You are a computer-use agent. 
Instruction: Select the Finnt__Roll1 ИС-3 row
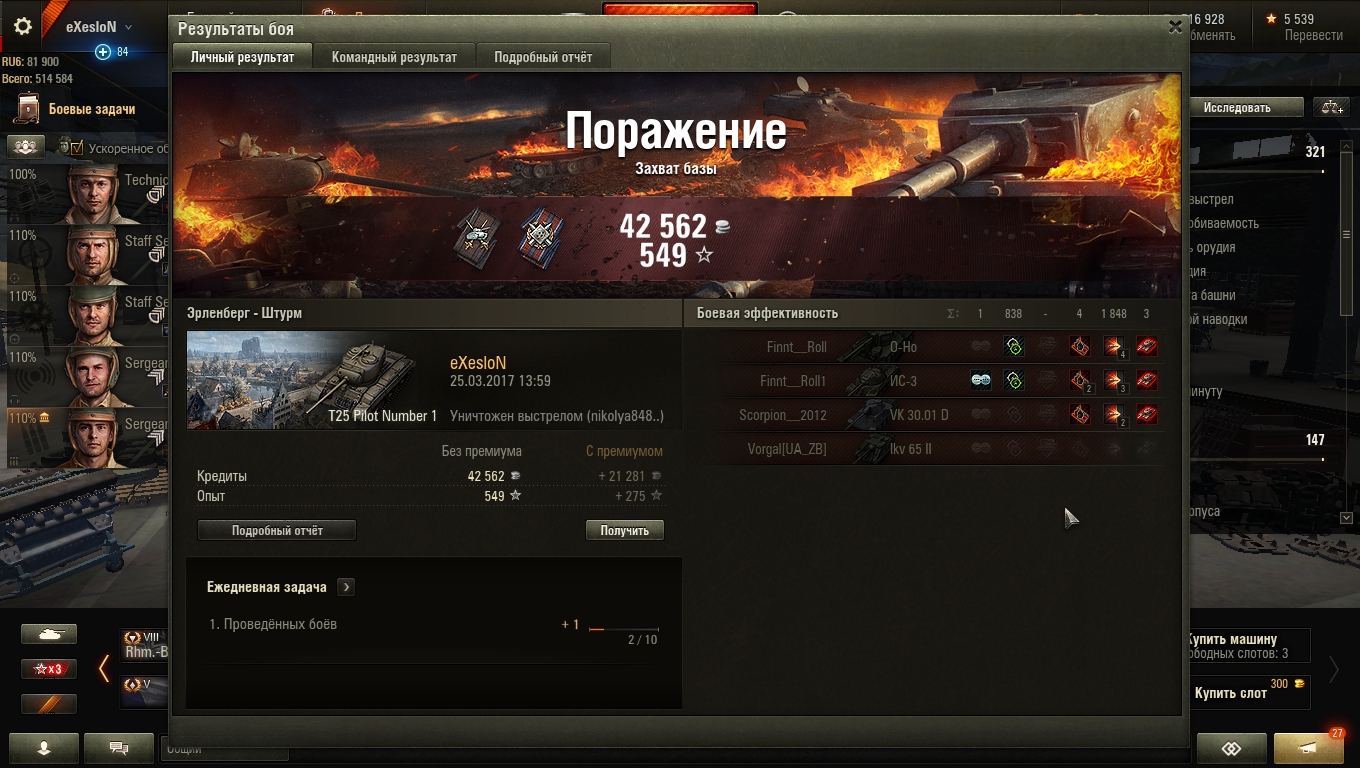point(930,381)
